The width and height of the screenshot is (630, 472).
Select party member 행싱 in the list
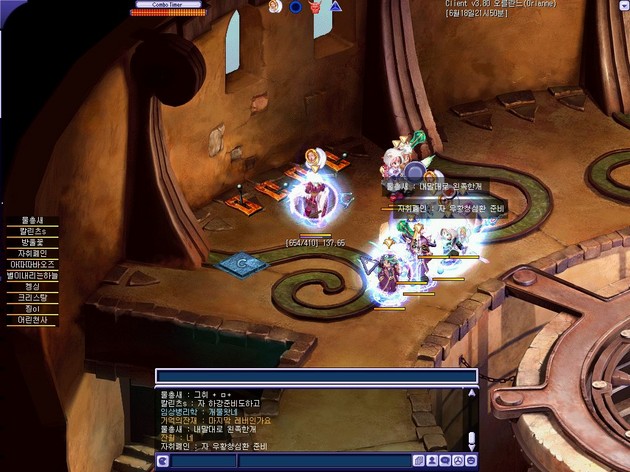pyautogui.click(x=34, y=287)
